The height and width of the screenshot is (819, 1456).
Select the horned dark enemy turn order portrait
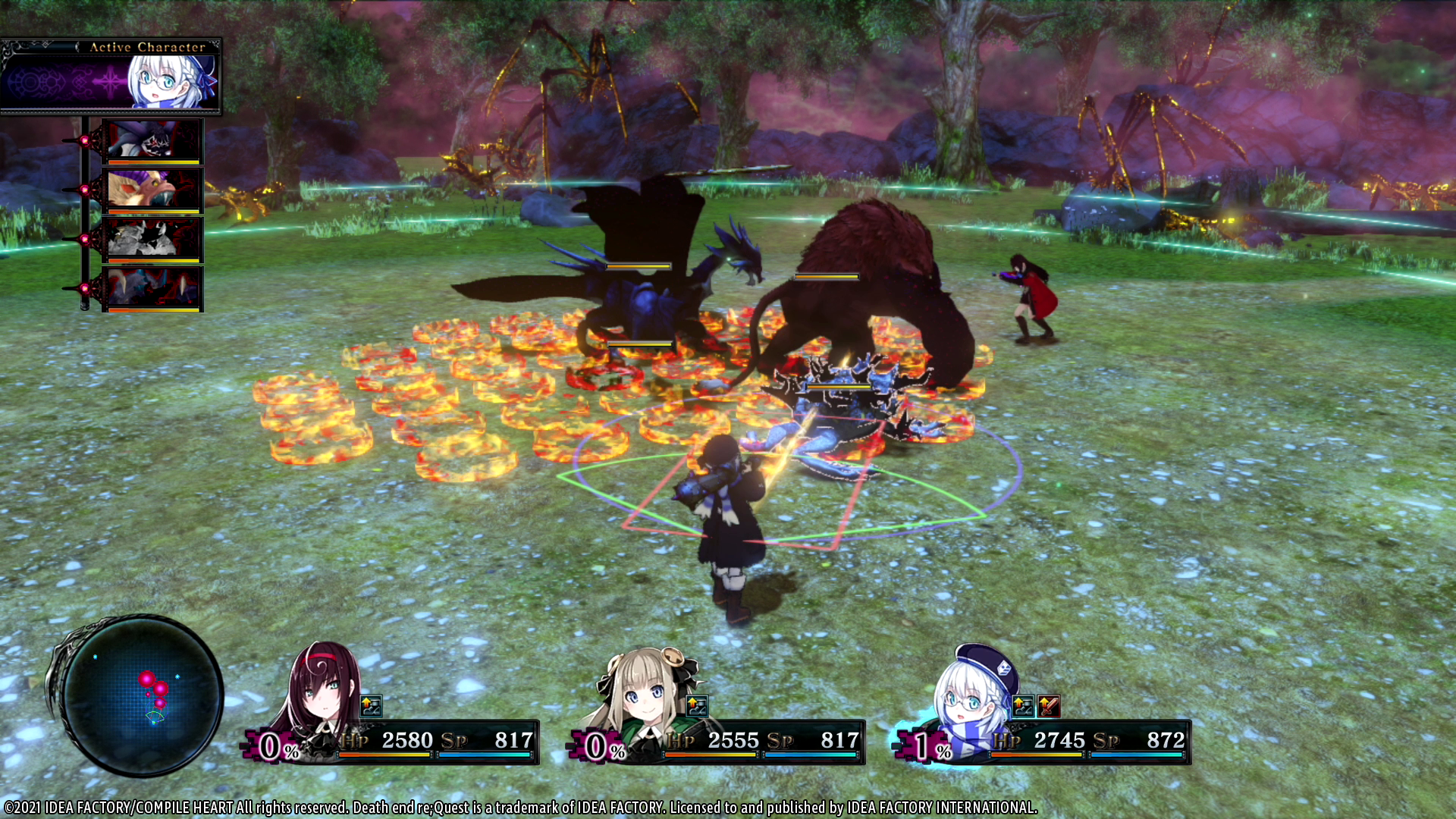pos(152,289)
